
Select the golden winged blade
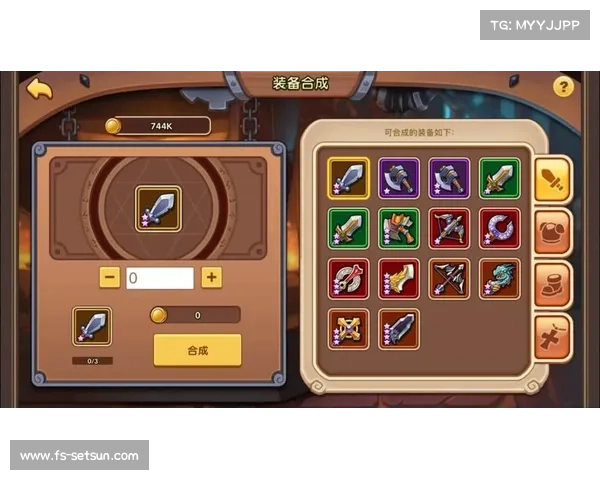click(398, 279)
